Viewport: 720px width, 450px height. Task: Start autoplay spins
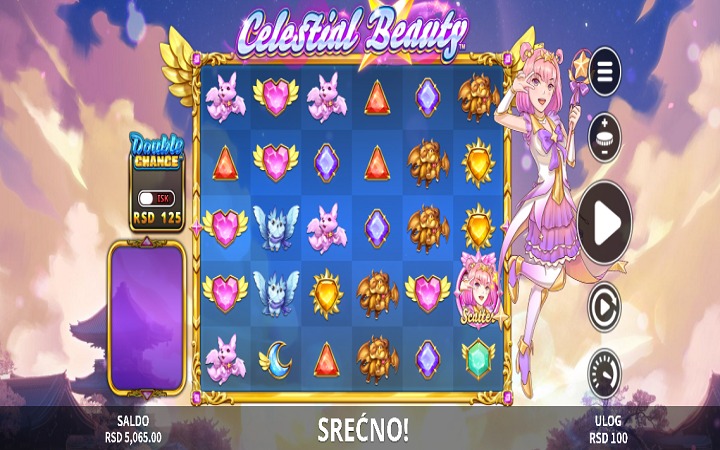[604, 307]
